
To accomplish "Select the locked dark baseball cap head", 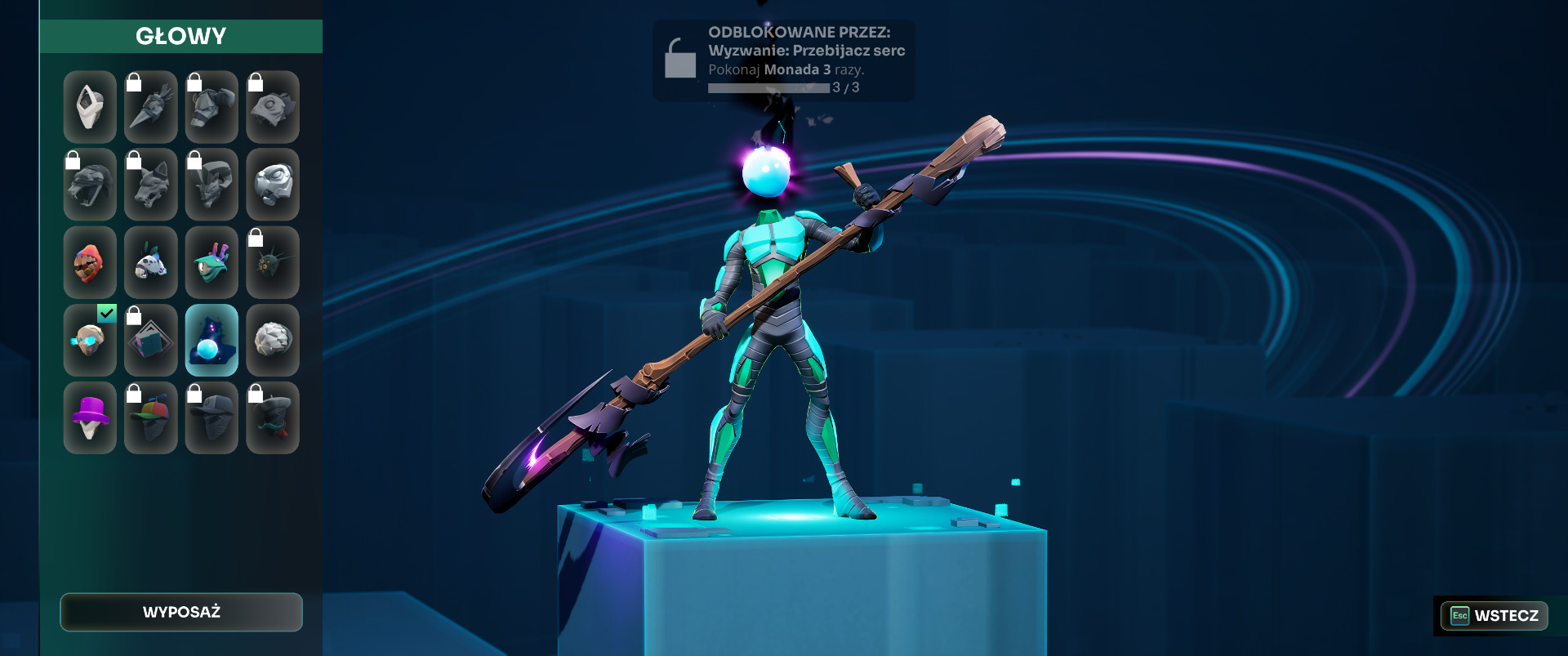I will [x=212, y=418].
